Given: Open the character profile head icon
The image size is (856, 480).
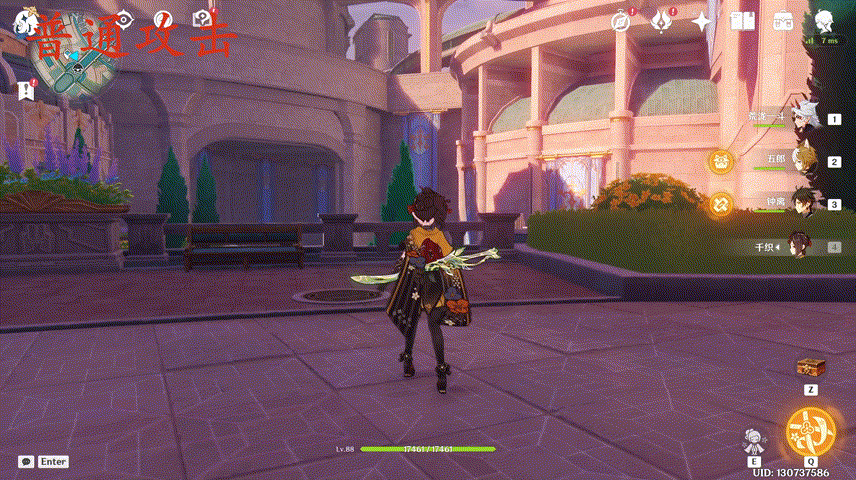Looking at the screenshot, I should tap(823, 21).
